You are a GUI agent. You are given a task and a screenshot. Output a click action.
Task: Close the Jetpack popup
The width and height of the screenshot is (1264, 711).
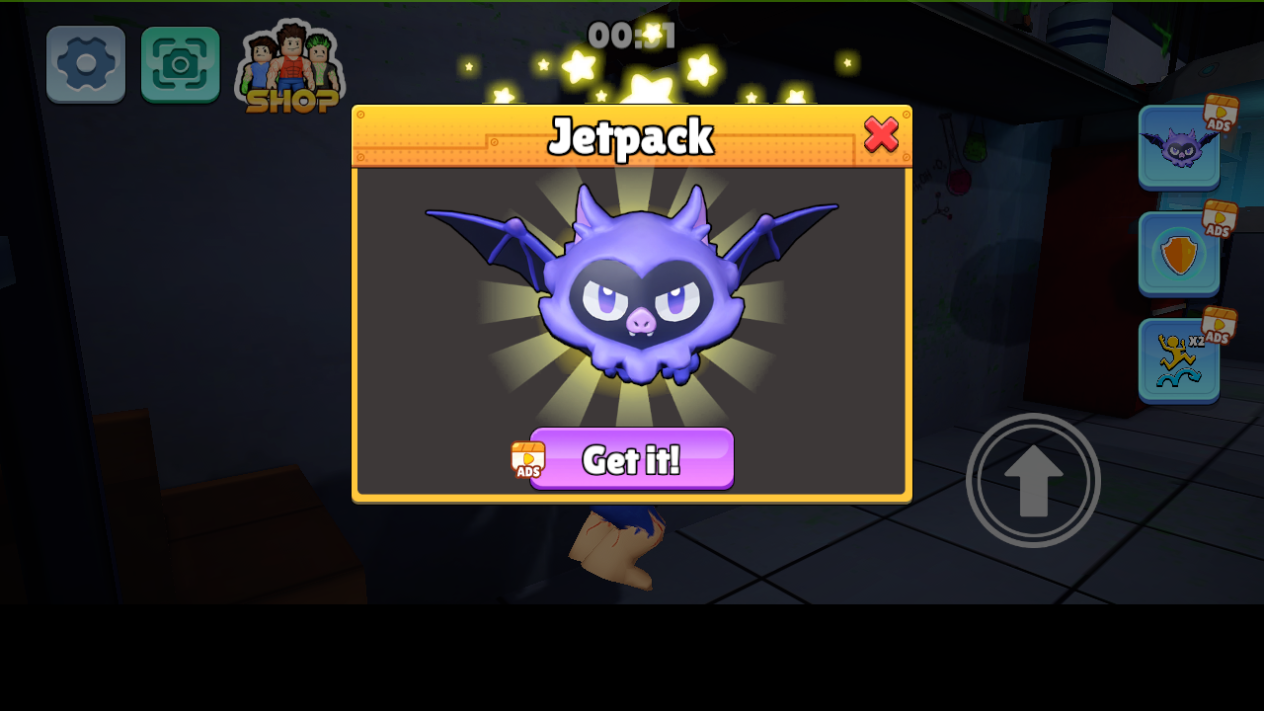(880, 134)
